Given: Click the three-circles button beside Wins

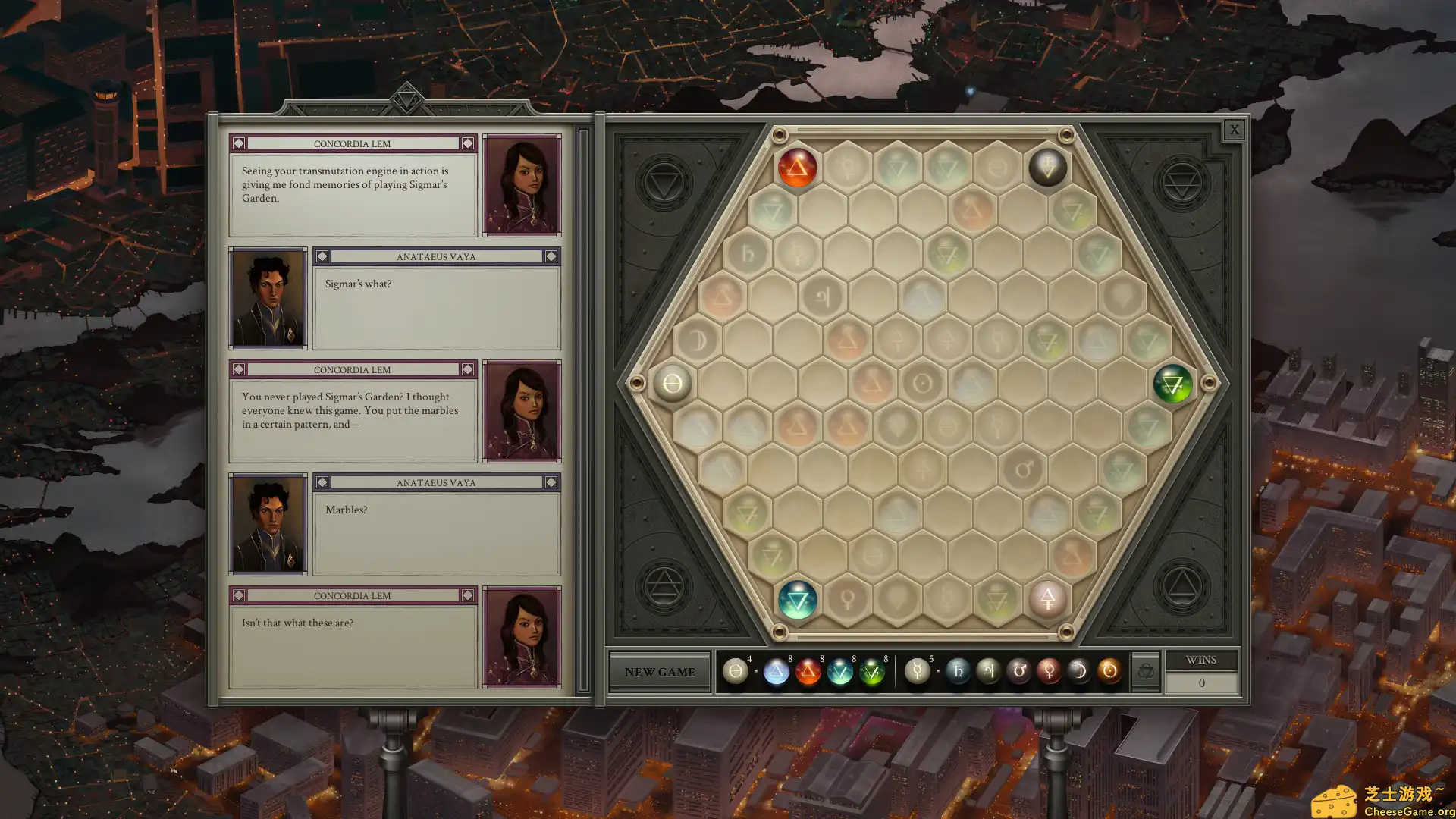Looking at the screenshot, I should point(1145,672).
